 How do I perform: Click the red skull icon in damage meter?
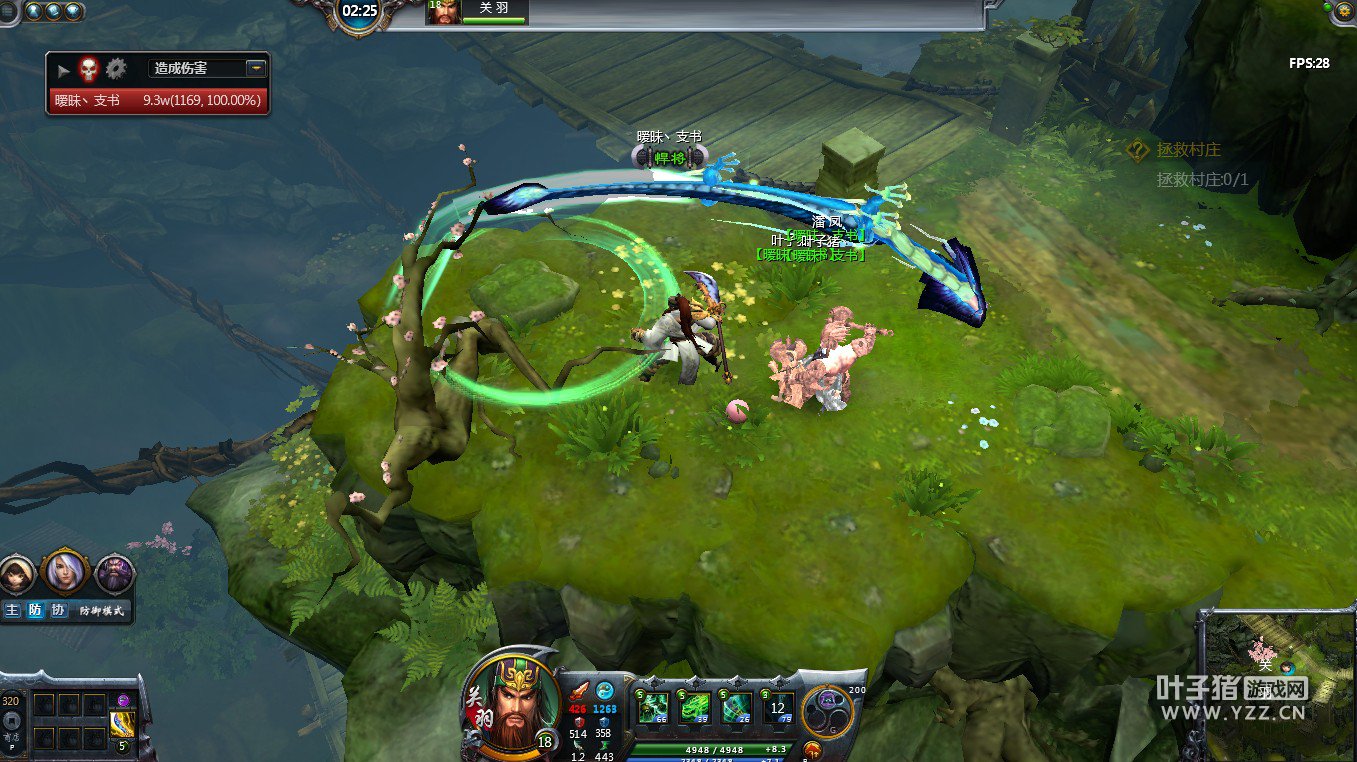(89, 69)
